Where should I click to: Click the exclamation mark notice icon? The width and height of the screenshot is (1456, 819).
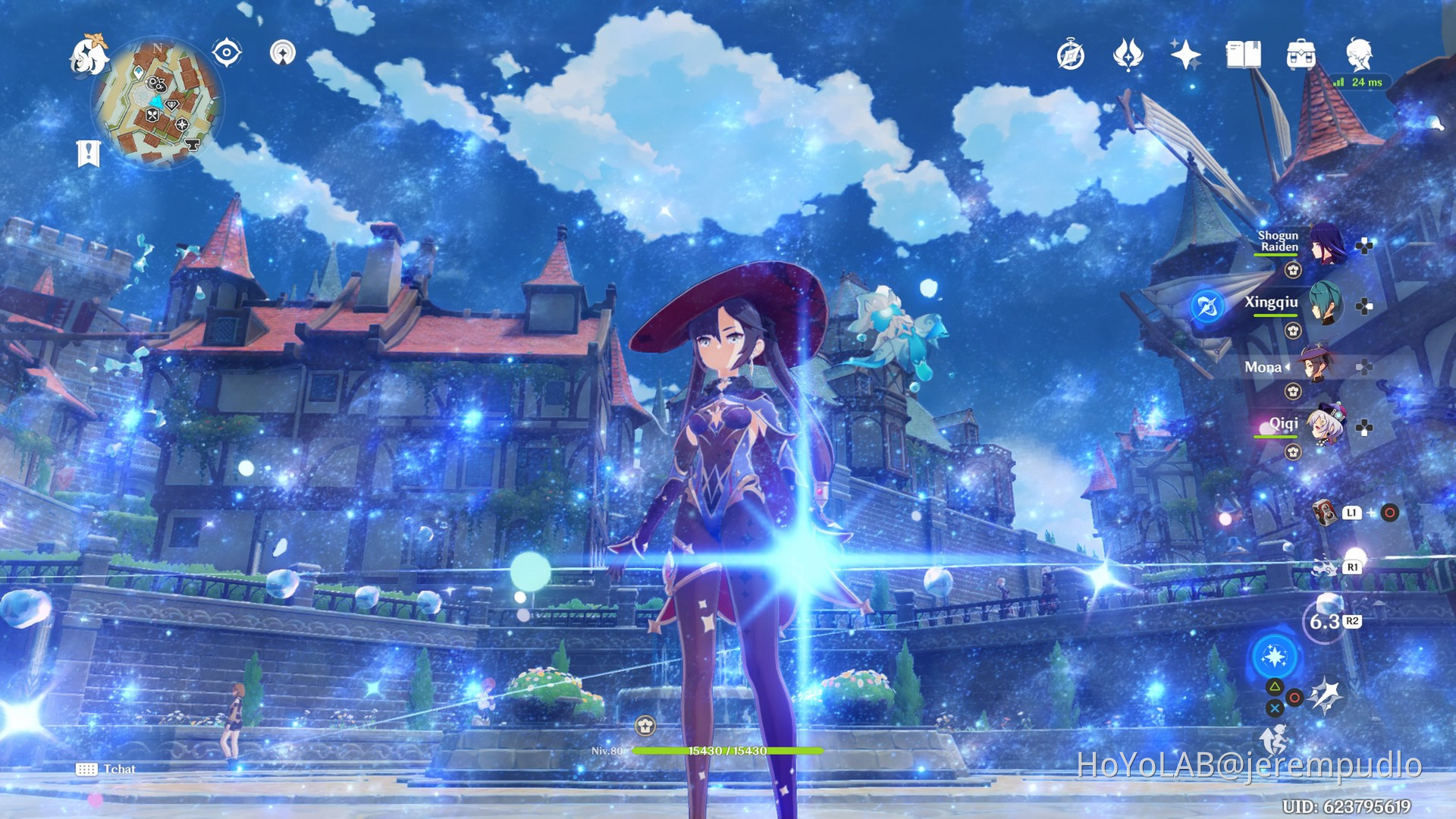89,150
